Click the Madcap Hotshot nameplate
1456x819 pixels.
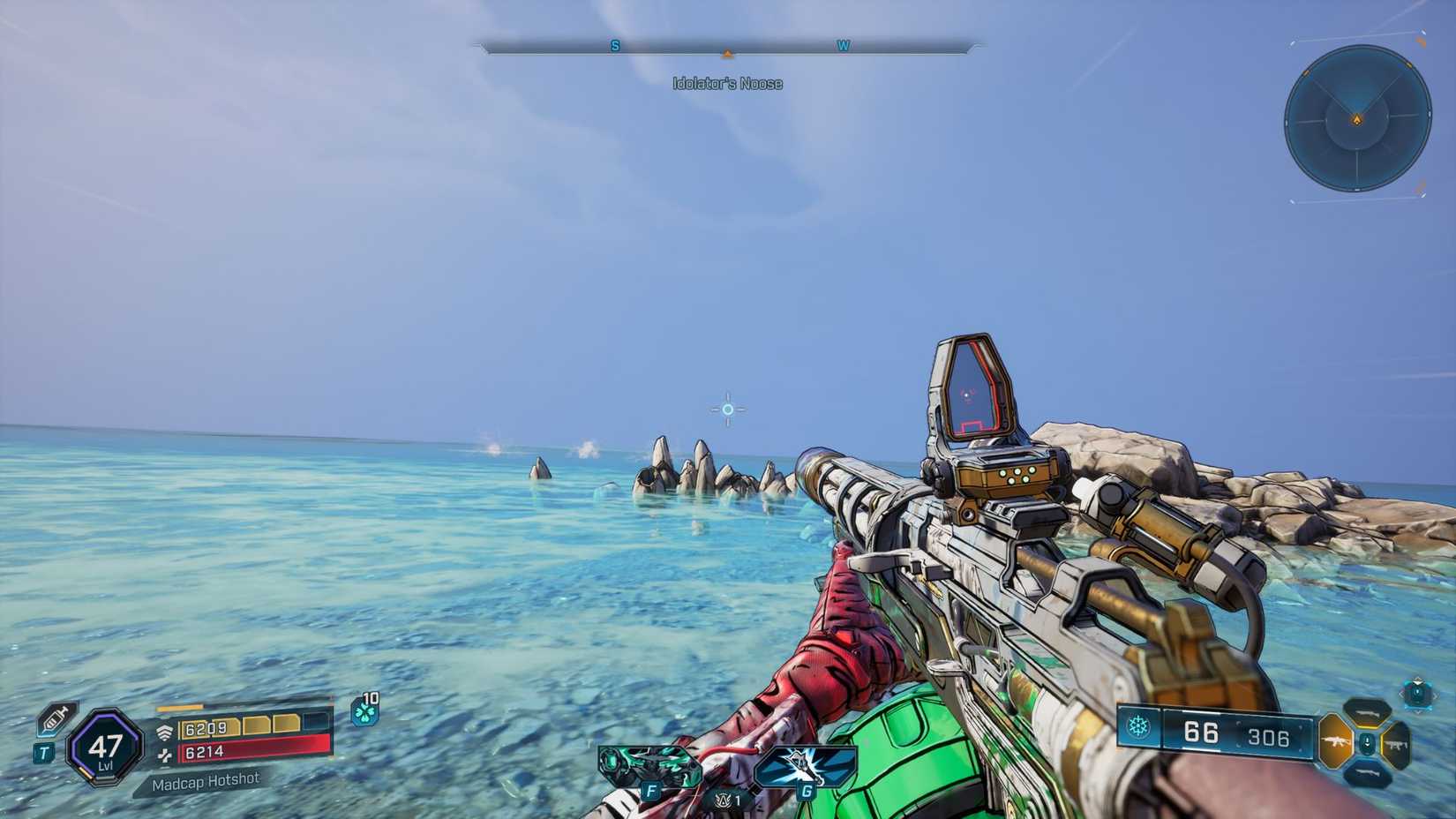click(207, 781)
